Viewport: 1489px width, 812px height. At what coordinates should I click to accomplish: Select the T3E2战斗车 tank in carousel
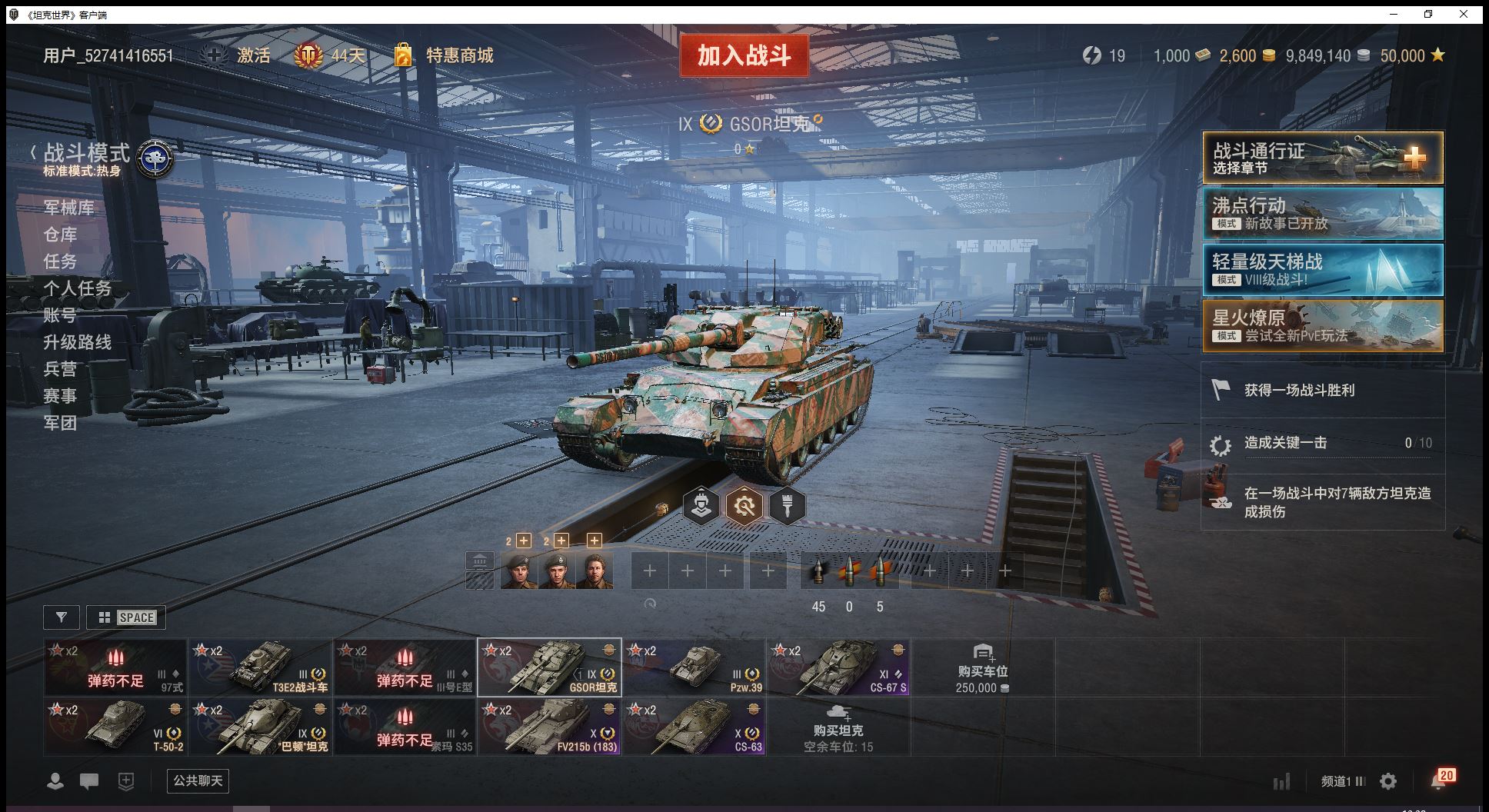pyautogui.click(x=261, y=667)
